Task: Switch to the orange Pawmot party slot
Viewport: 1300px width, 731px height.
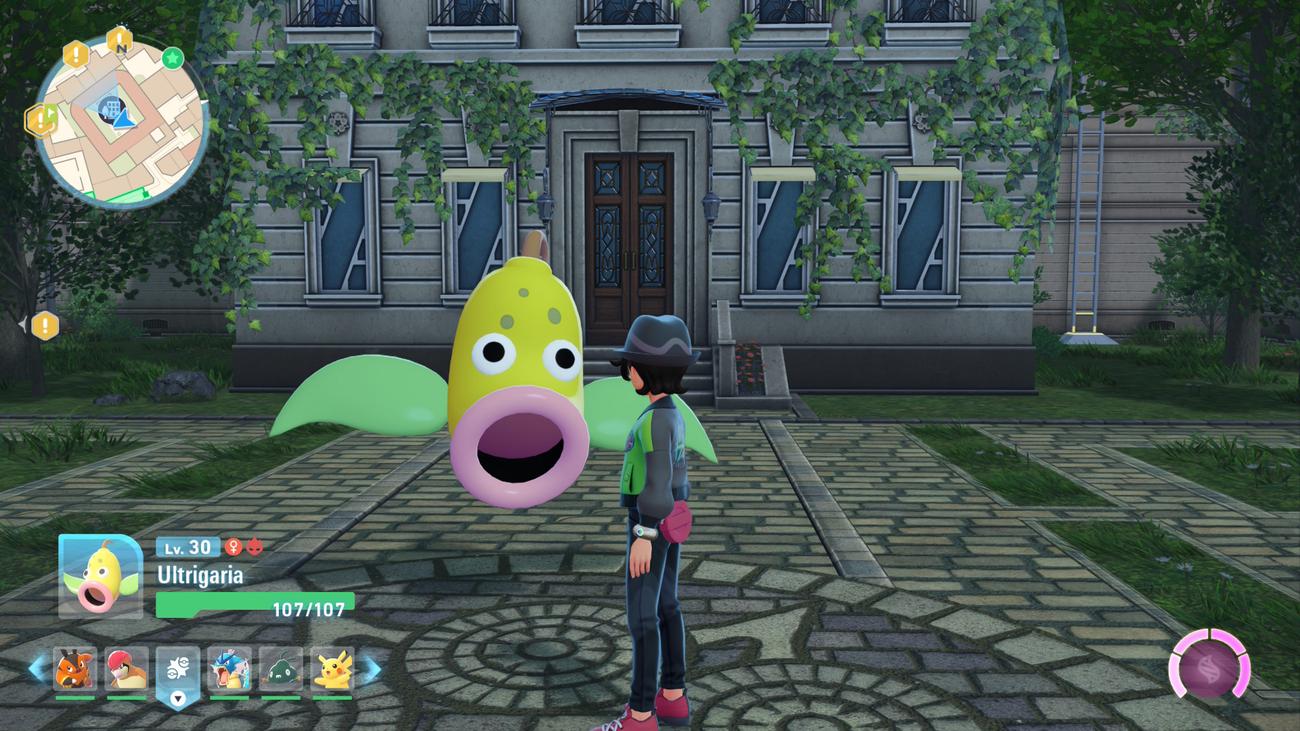Action: [75, 669]
